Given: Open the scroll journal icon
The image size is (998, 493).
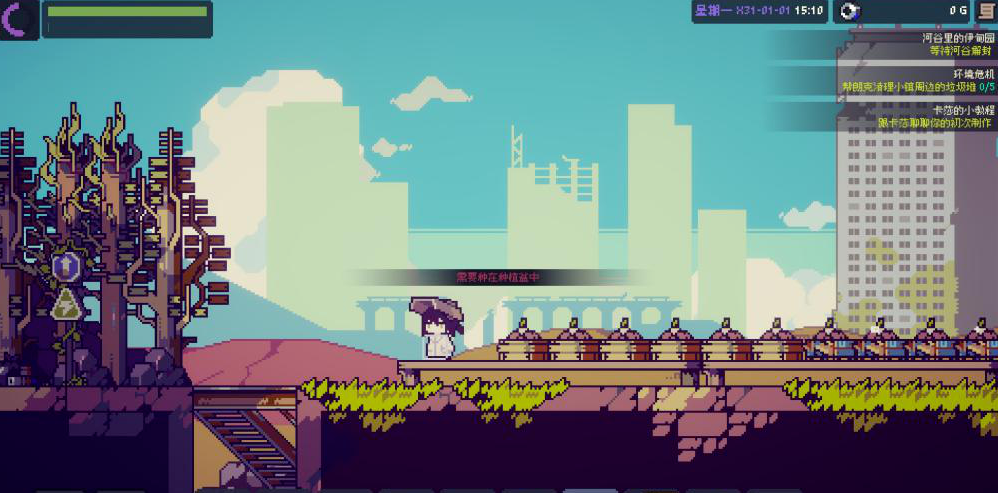Looking at the screenshot, I should pyautogui.click(x=985, y=11).
